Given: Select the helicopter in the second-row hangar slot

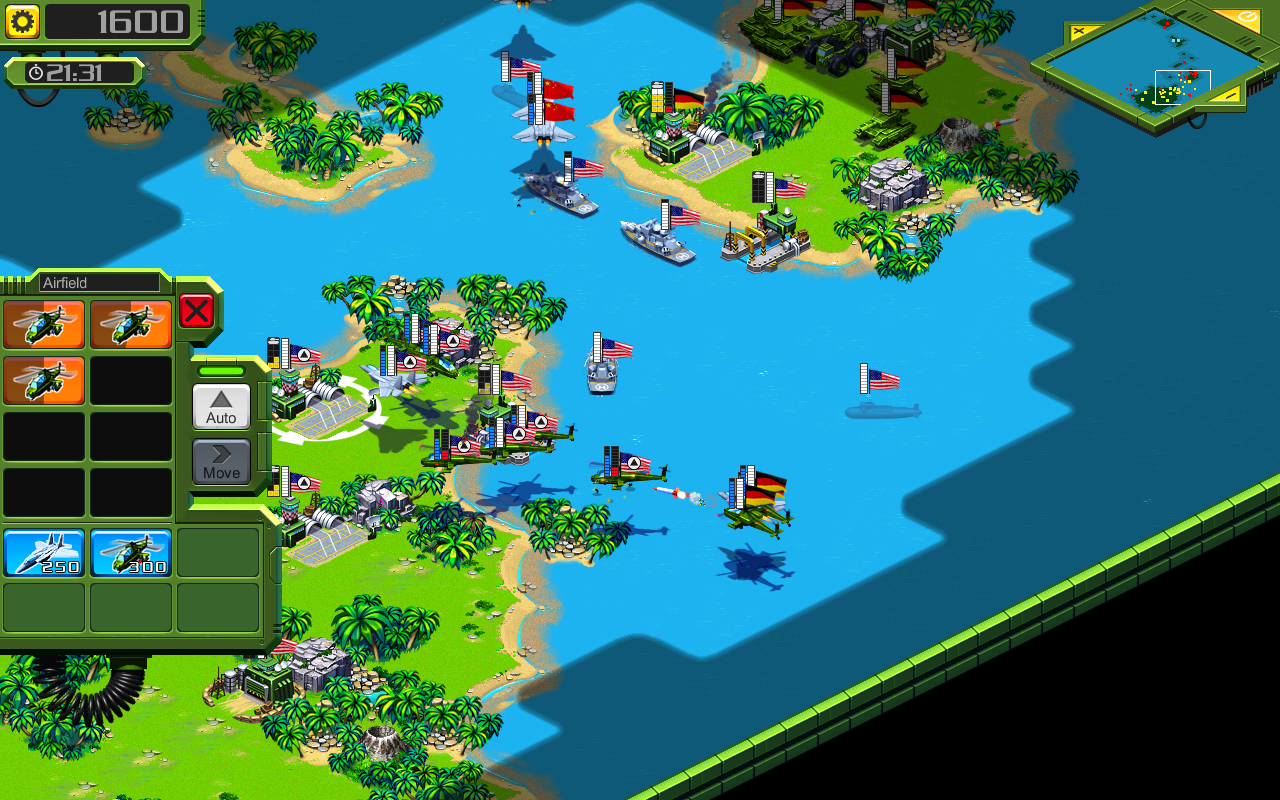Looking at the screenshot, I should pyautogui.click(x=44, y=381).
